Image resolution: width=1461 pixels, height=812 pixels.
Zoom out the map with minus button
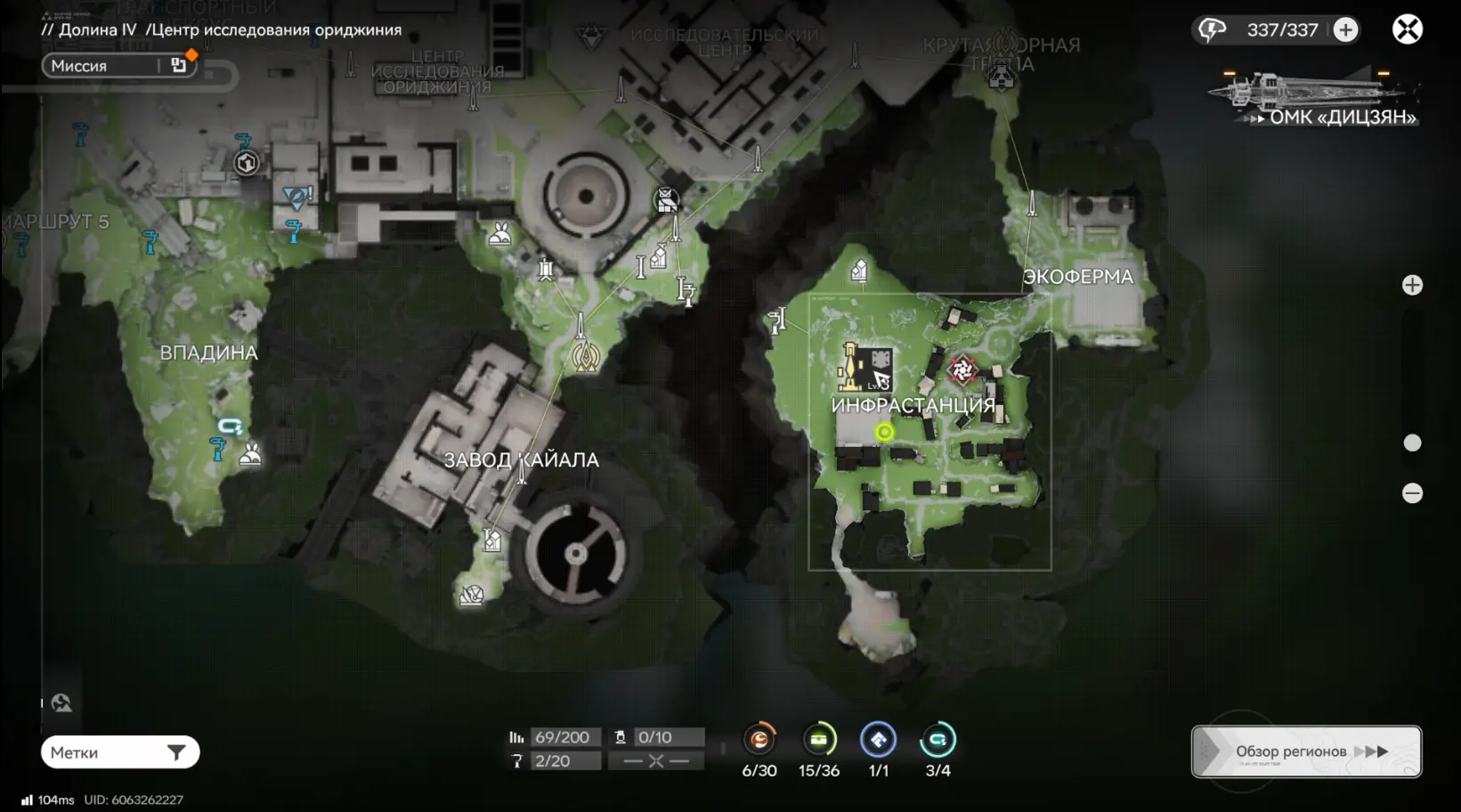[x=1412, y=493]
